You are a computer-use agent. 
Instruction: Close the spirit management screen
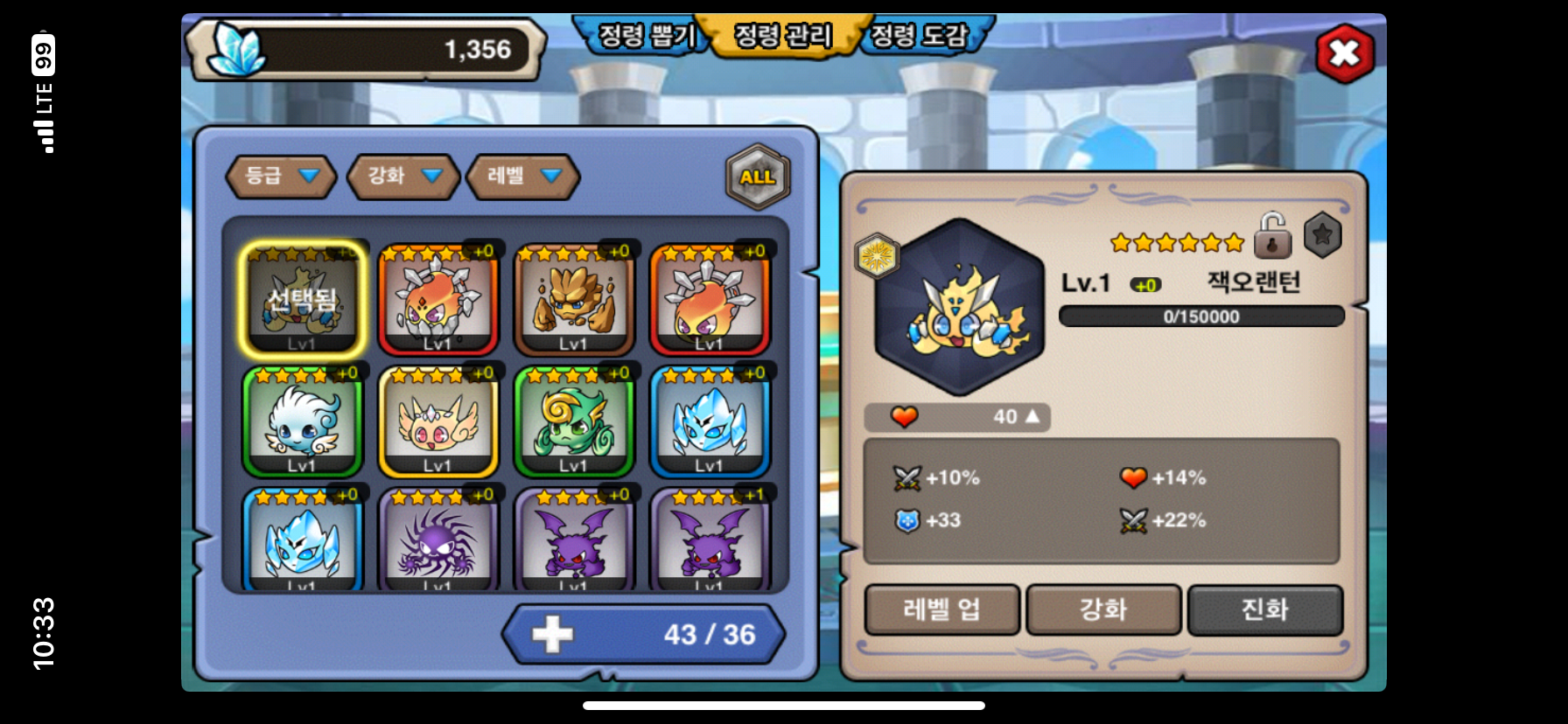pos(1344,54)
